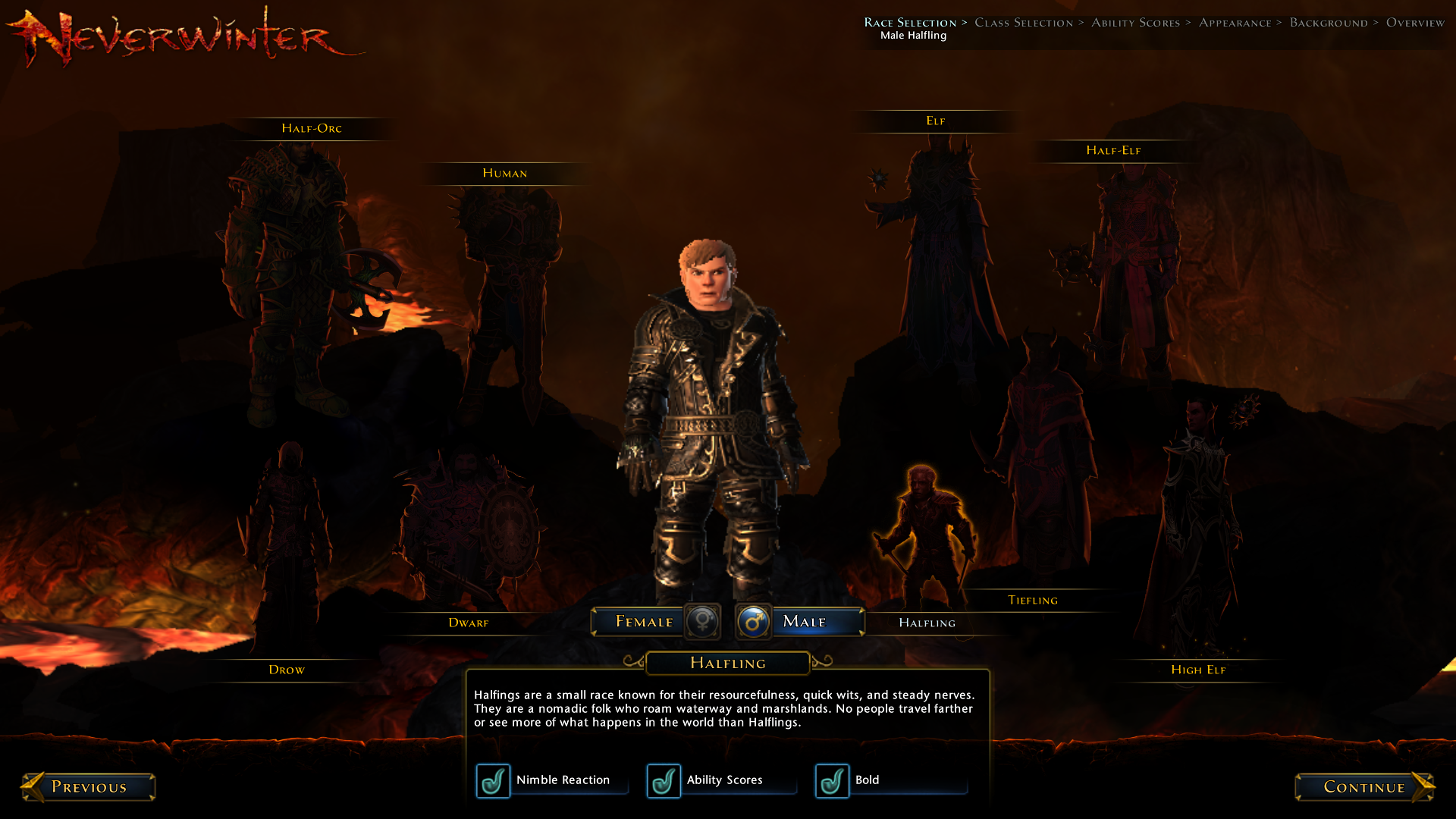Choose the Drow race
1456x819 pixels.
(x=286, y=670)
